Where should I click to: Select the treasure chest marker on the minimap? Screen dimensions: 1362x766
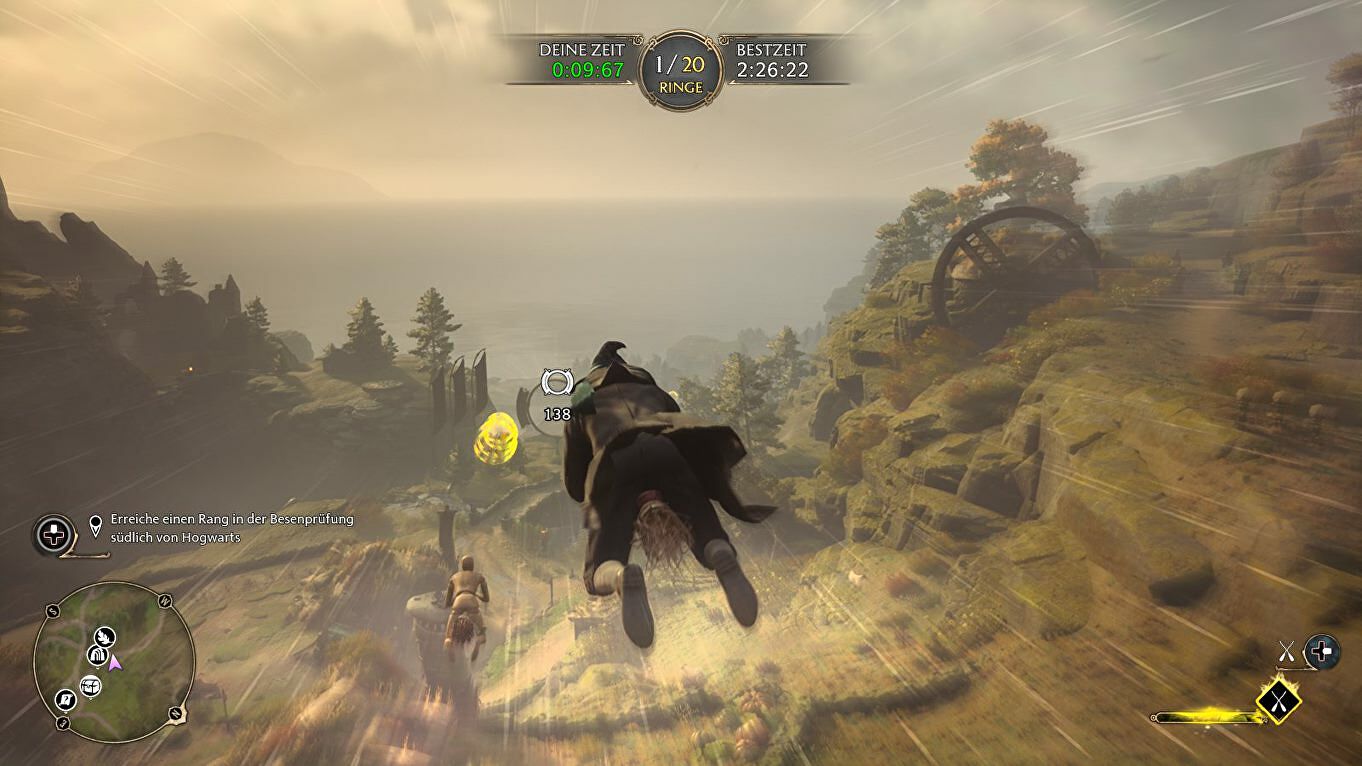pos(91,685)
